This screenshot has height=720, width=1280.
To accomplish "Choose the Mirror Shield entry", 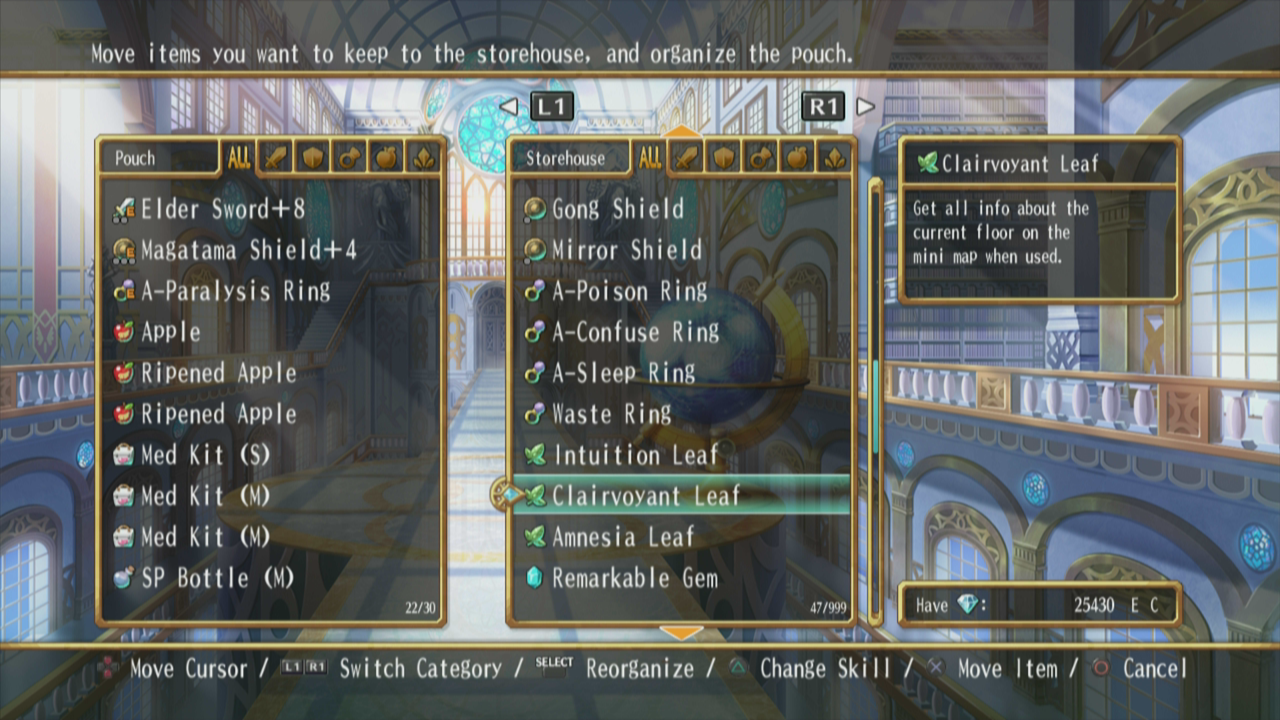I will [626, 250].
